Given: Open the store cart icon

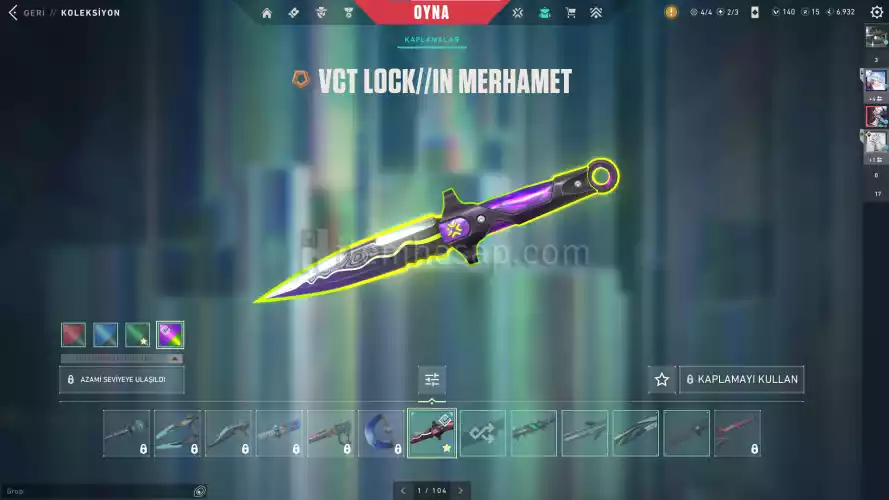Looking at the screenshot, I should 570,13.
